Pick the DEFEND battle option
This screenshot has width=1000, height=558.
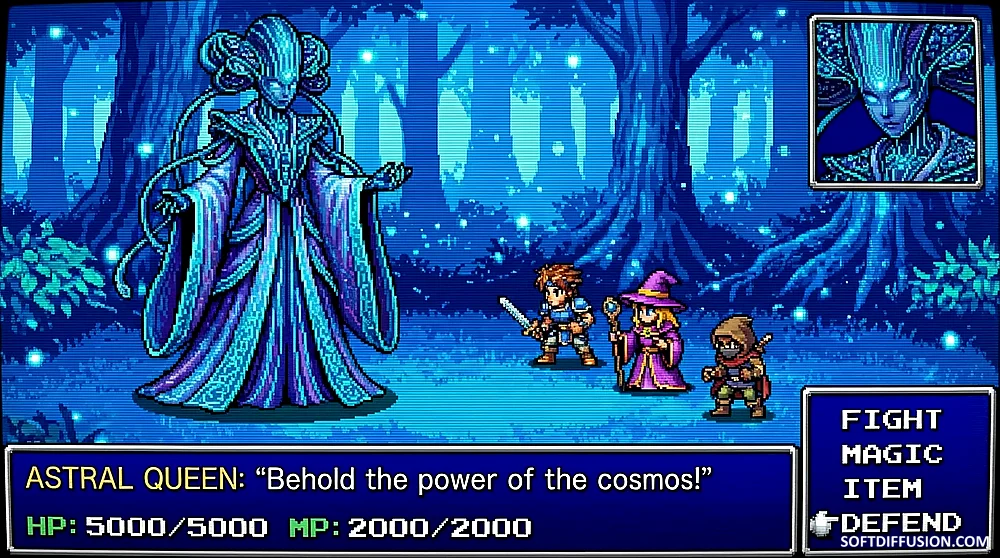pyautogui.click(x=900, y=522)
